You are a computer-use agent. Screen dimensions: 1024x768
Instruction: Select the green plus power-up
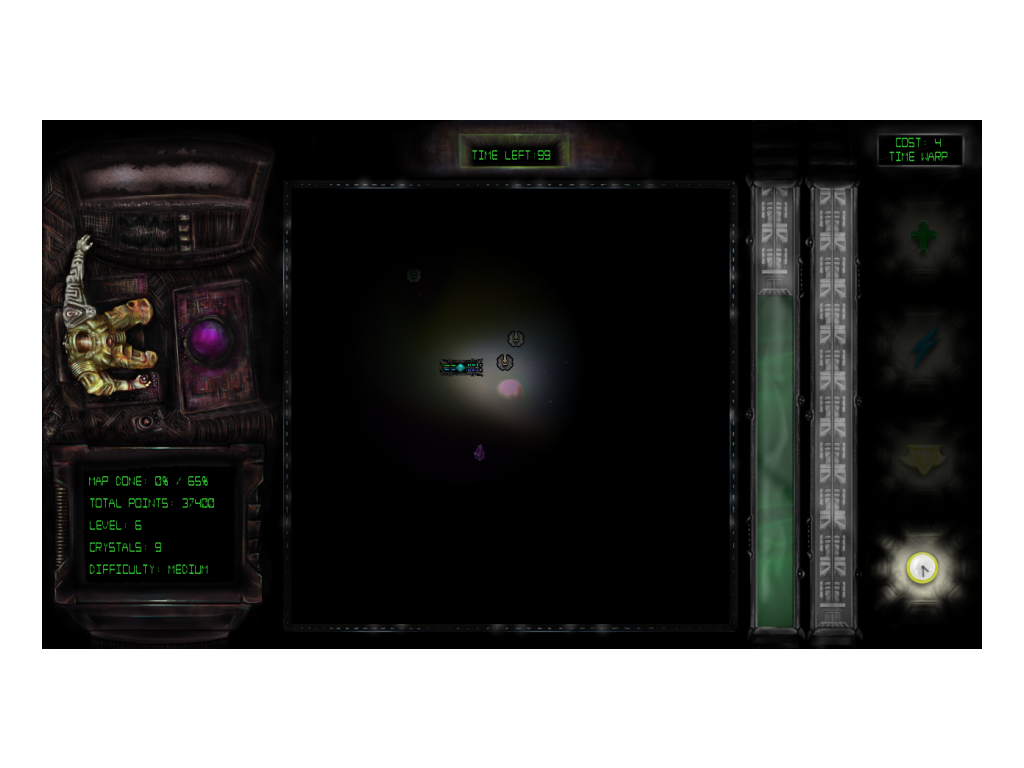coord(922,238)
